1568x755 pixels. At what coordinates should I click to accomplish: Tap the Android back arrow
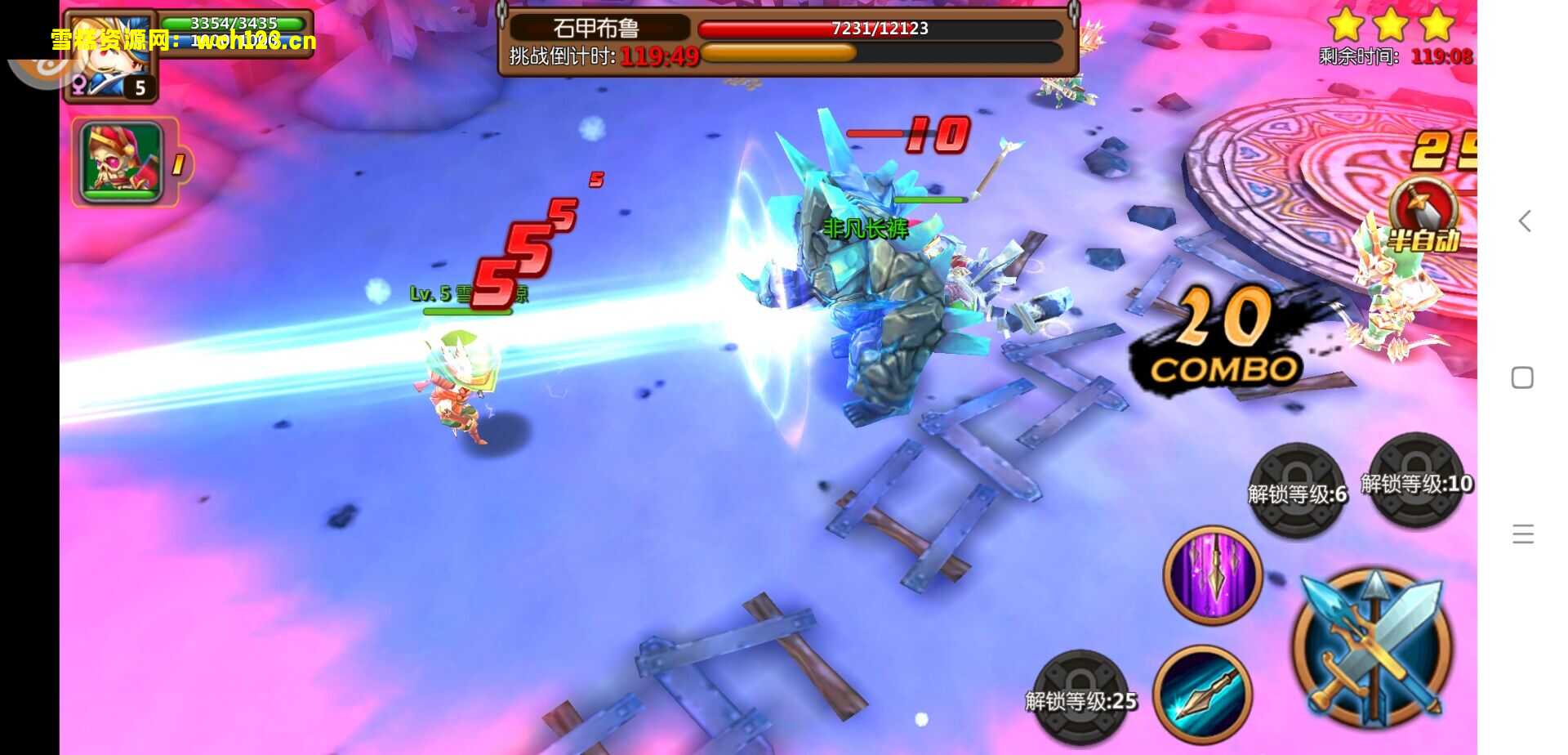(1524, 221)
